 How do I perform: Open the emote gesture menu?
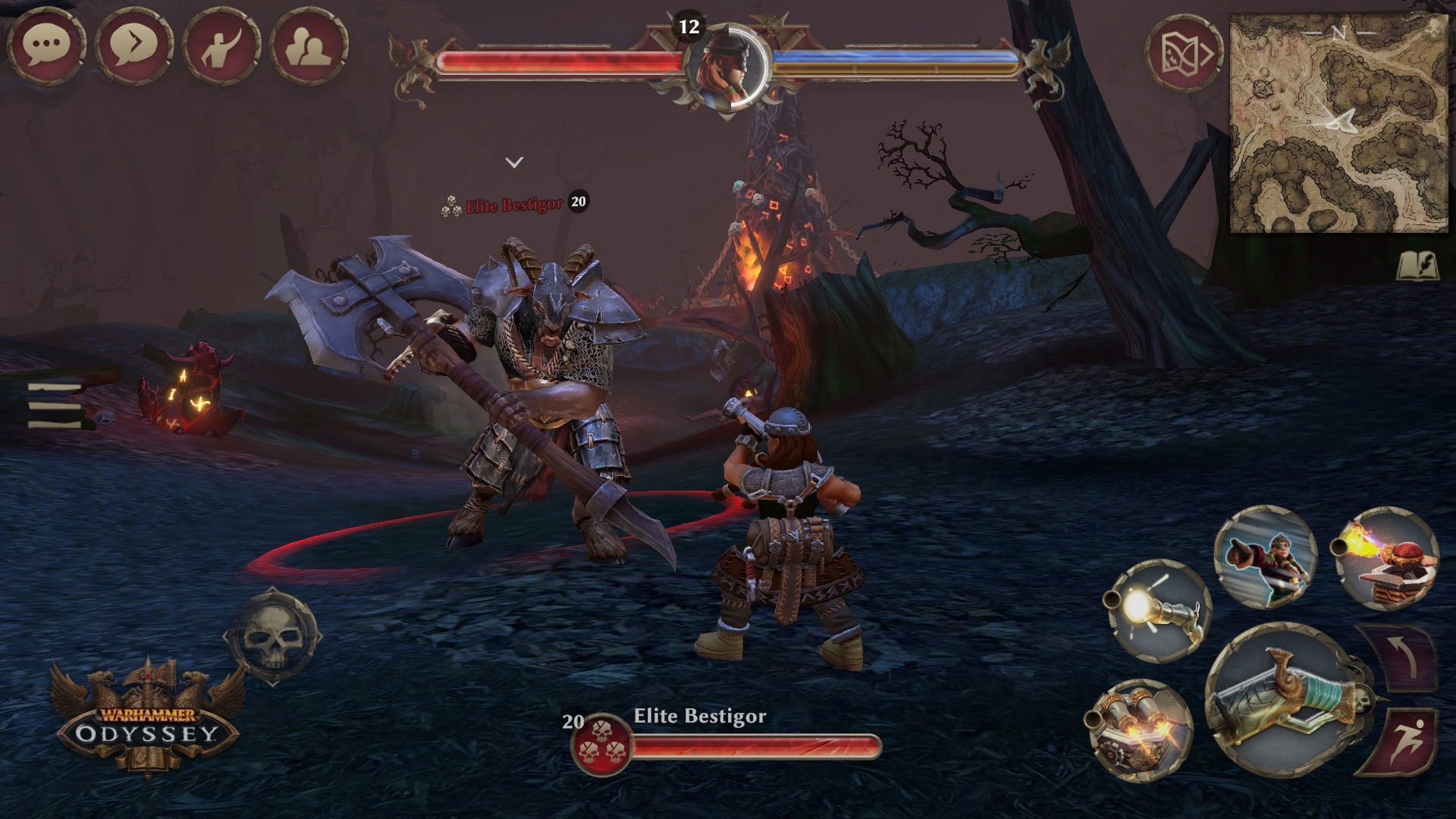pos(222,45)
